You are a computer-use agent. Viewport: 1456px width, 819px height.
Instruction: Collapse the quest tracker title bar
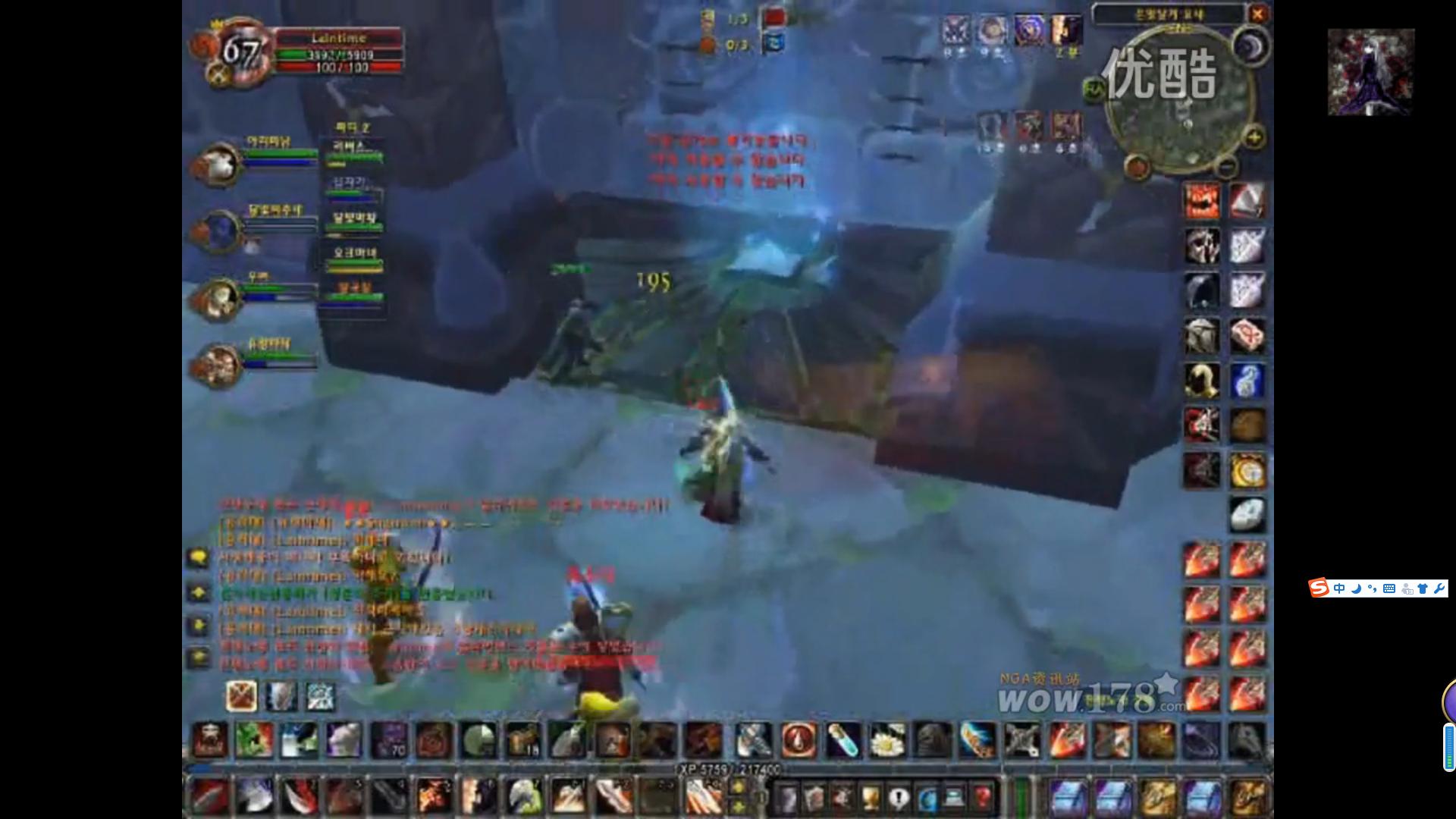[1172, 13]
